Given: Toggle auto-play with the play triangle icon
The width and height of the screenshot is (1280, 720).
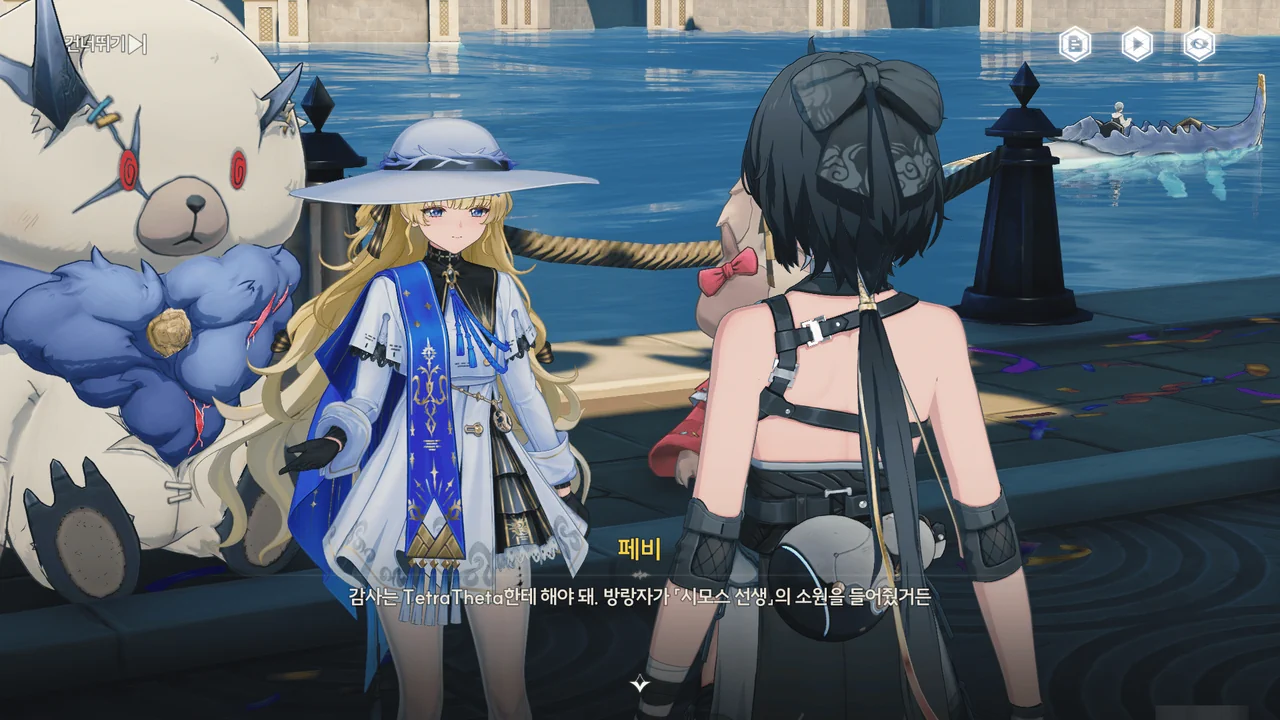Looking at the screenshot, I should [1137, 44].
